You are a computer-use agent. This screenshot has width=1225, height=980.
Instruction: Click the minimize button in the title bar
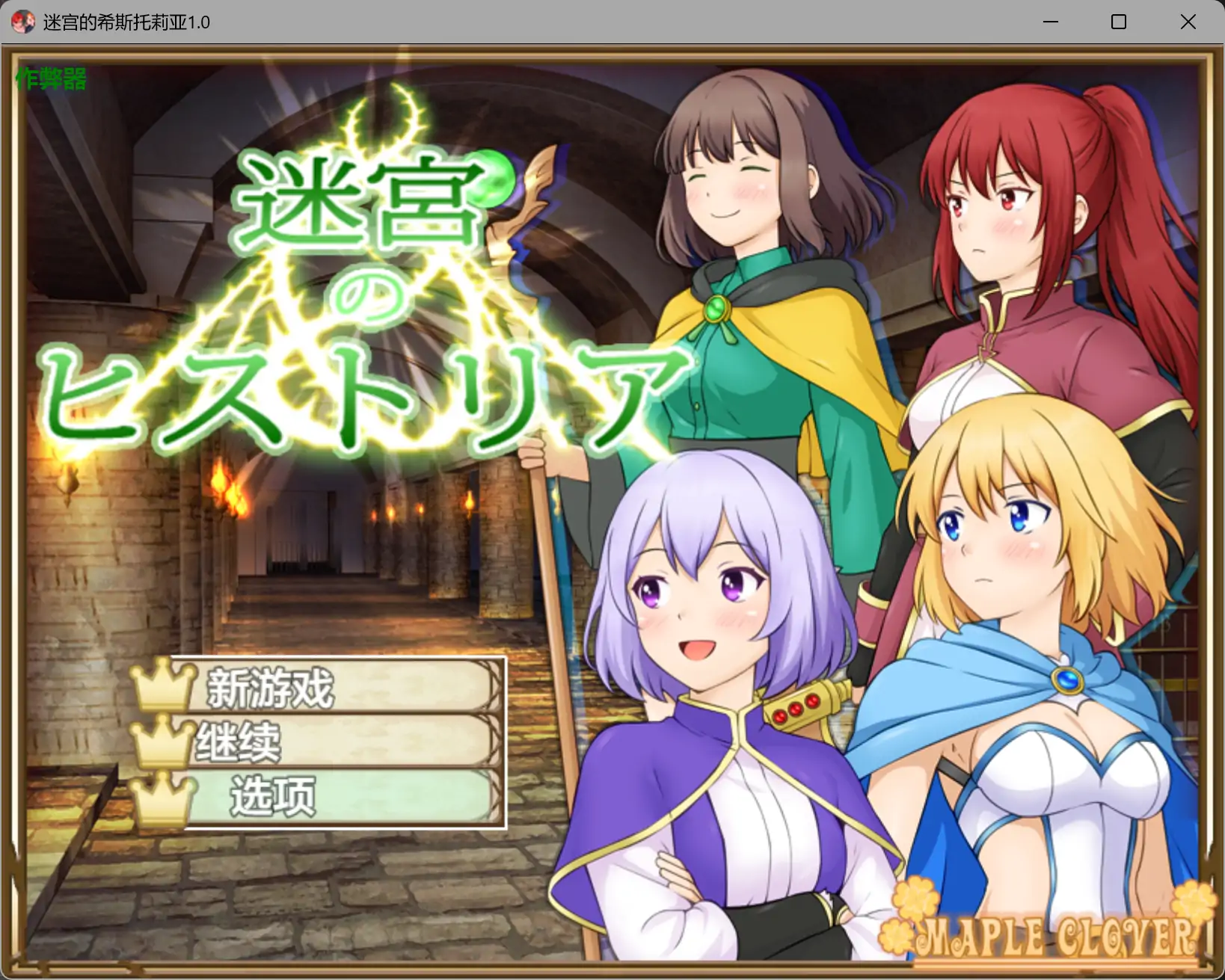[x=1051, y=22]
